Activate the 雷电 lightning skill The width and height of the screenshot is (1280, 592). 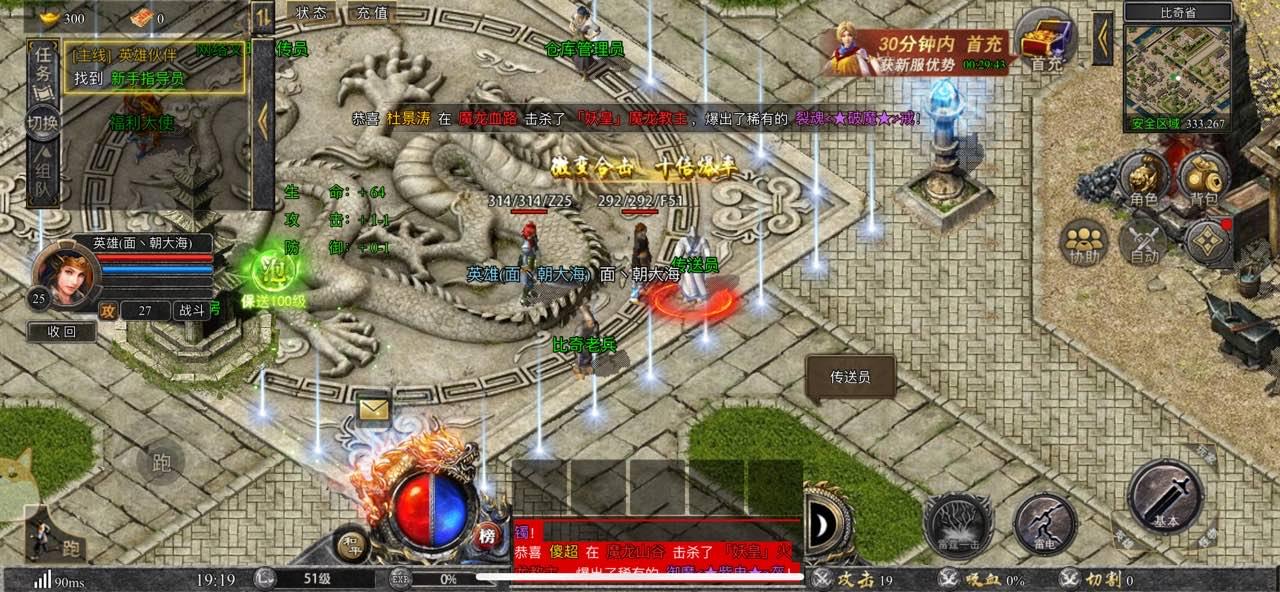pos(1045,523)
